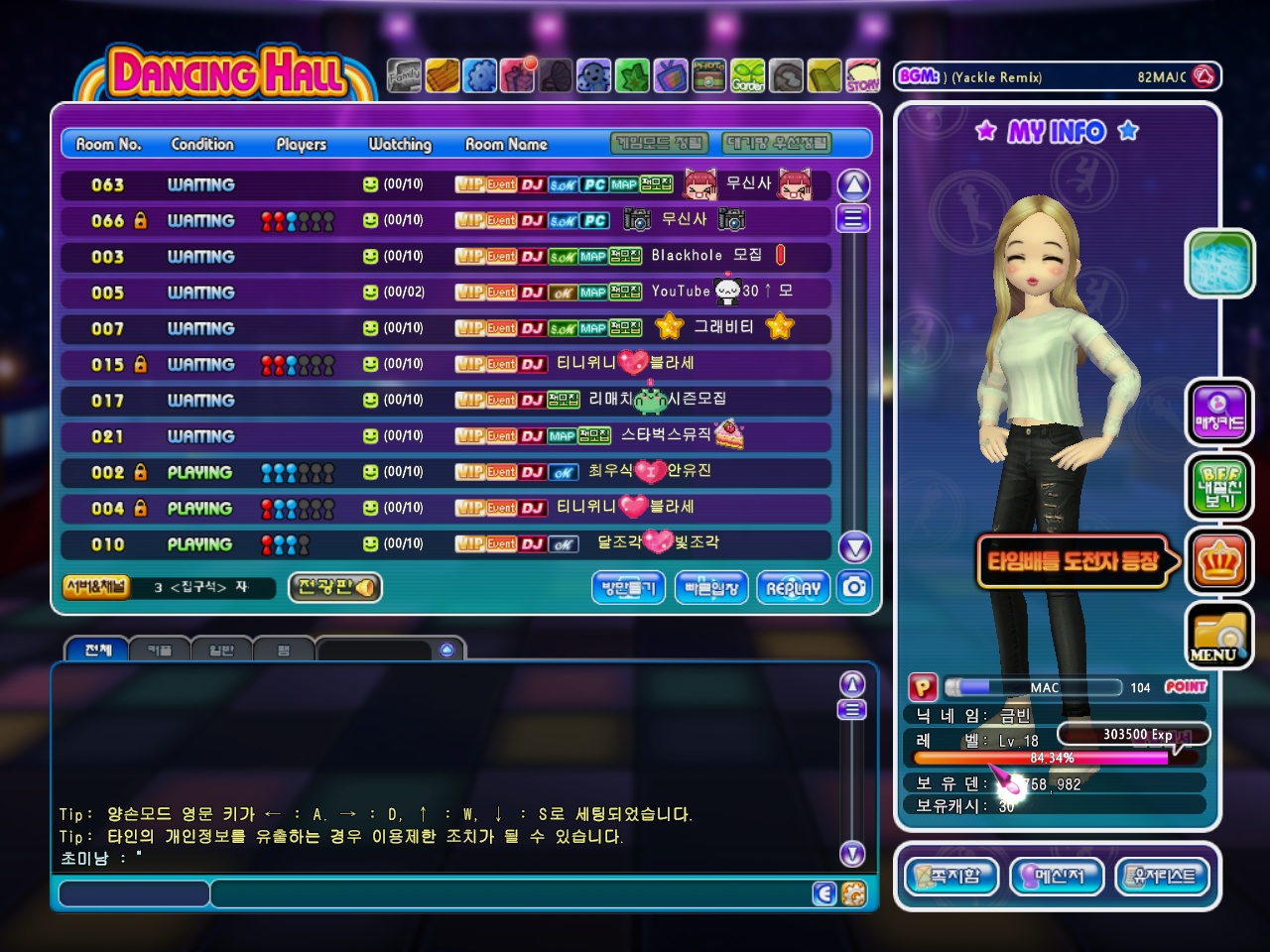This screenshot has width=1270, height=952.
Task: Click the 빠른입장 quick join button
Action: [x=711, y=588]
